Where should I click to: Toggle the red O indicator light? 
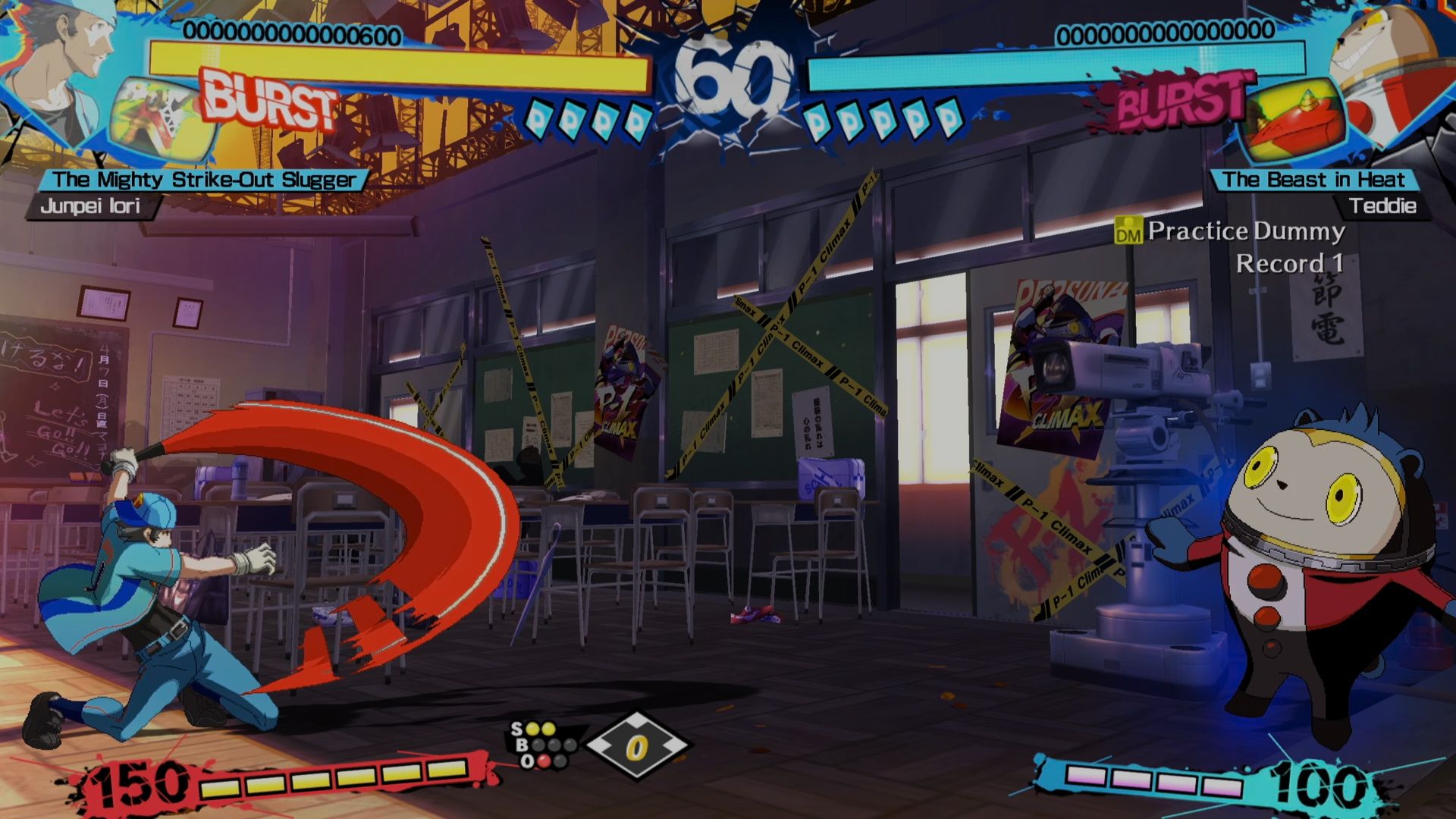[x=544, y=761]
